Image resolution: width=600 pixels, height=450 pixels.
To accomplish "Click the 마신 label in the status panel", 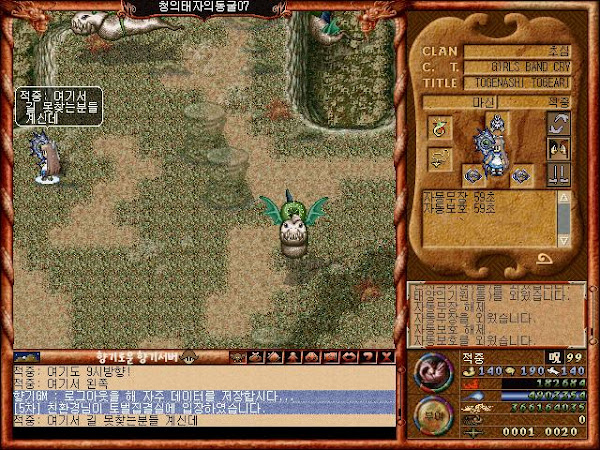I will (475, 102).
